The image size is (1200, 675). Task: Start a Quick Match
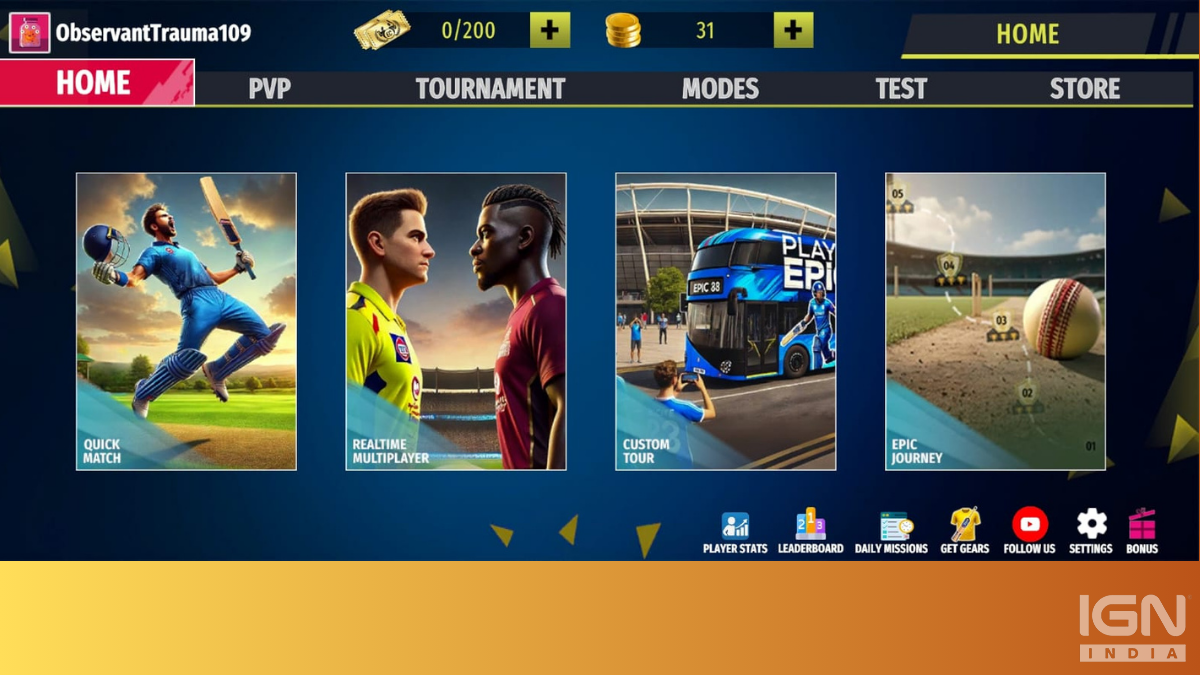point(186,321)
